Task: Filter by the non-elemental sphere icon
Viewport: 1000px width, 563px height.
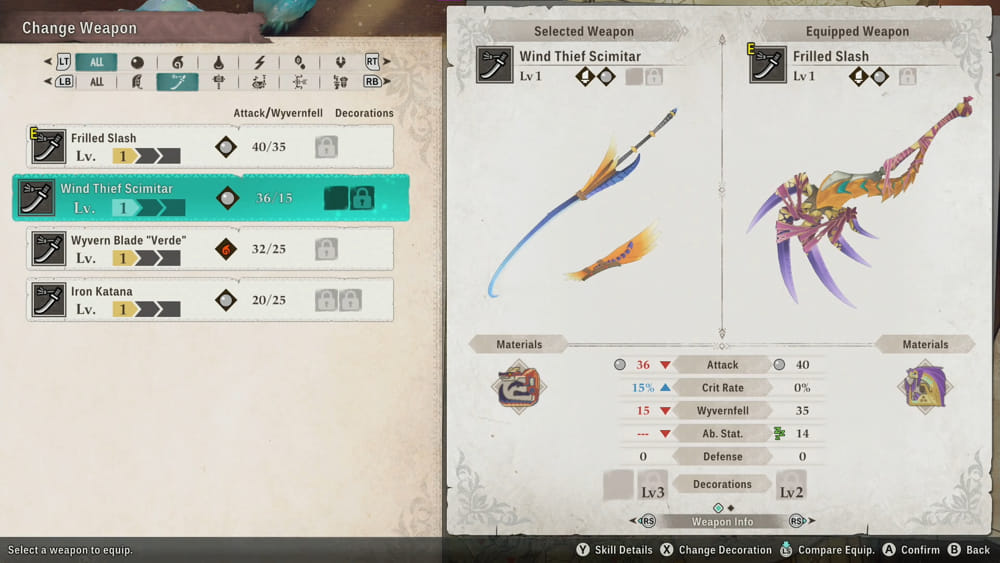Action: point(137,62)
